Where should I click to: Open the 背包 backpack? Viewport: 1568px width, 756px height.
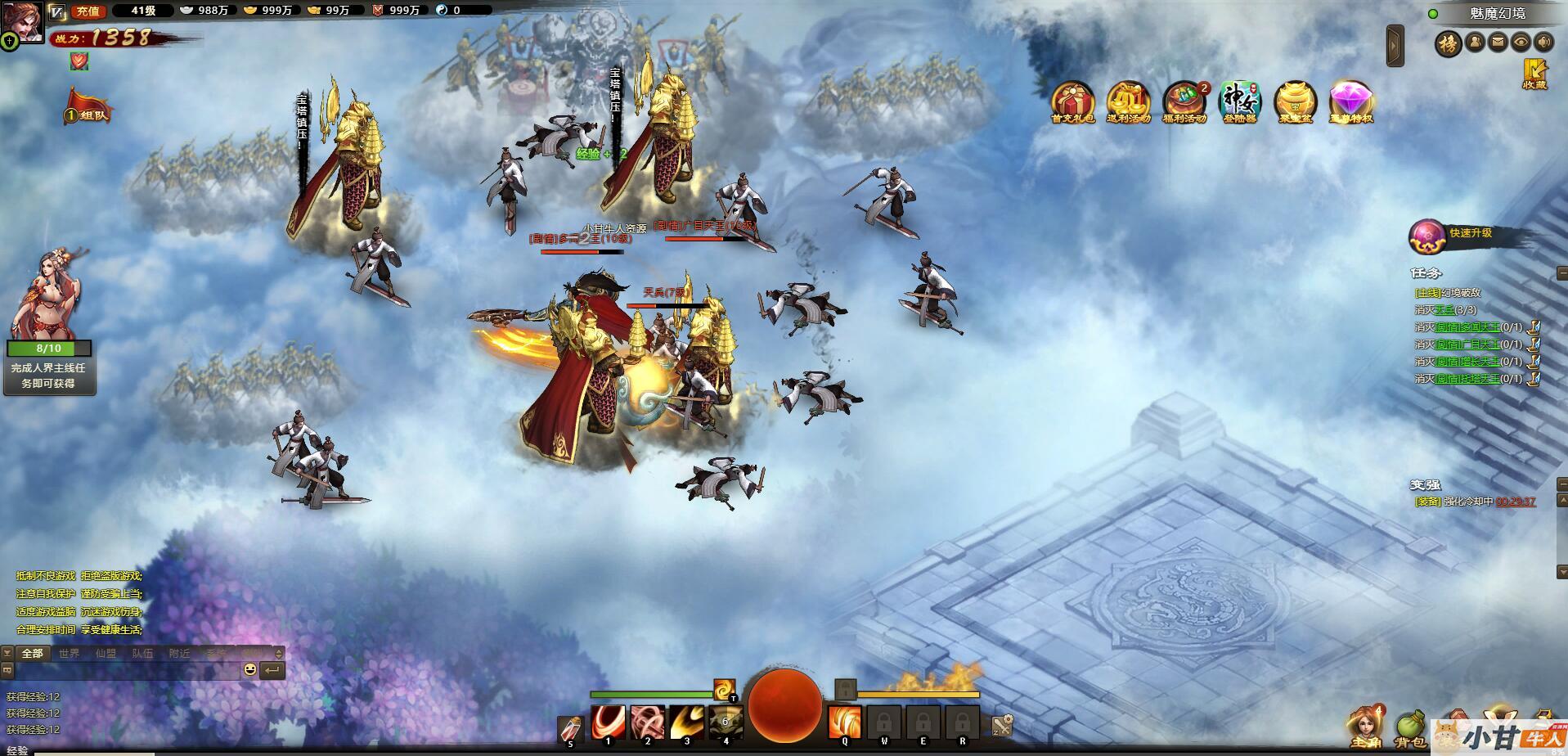1409,727
